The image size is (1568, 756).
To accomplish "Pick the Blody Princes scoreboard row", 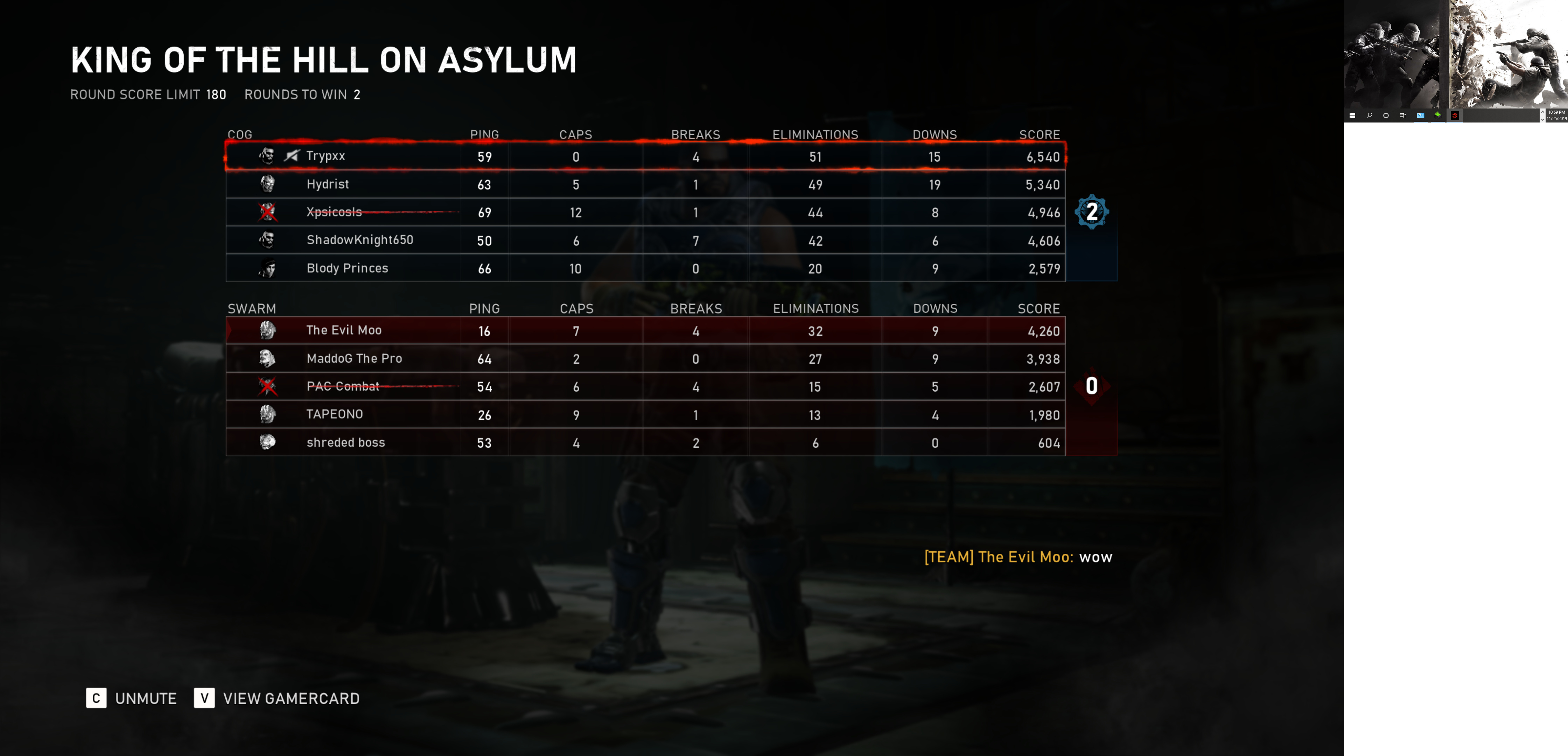I will coord(645,268).
